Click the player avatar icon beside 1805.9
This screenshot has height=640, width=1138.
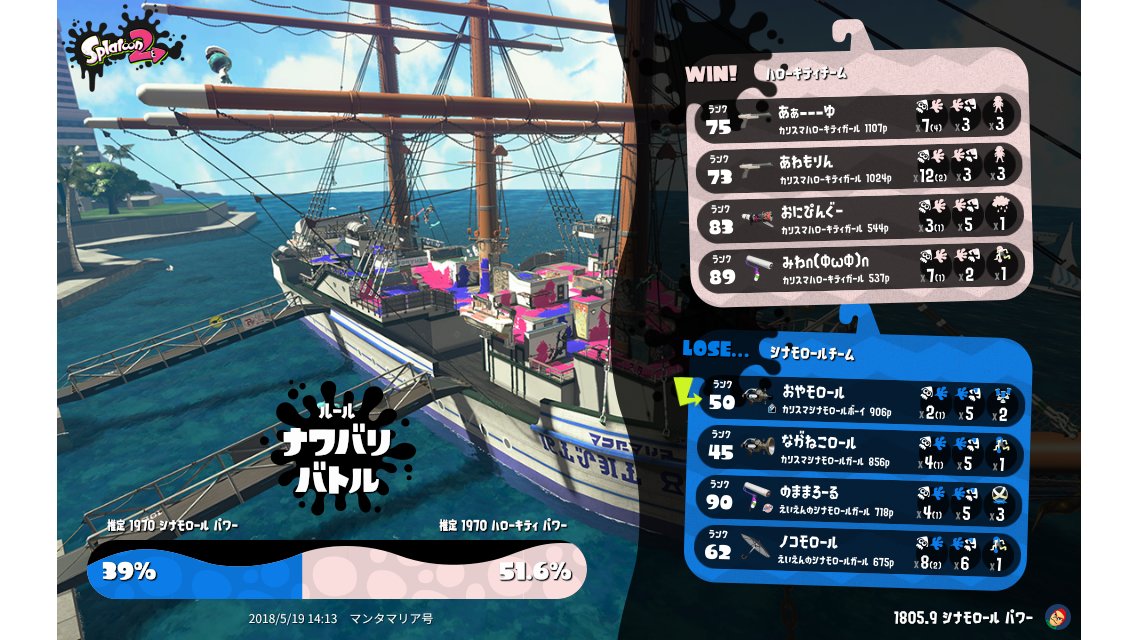(1056, 616)
